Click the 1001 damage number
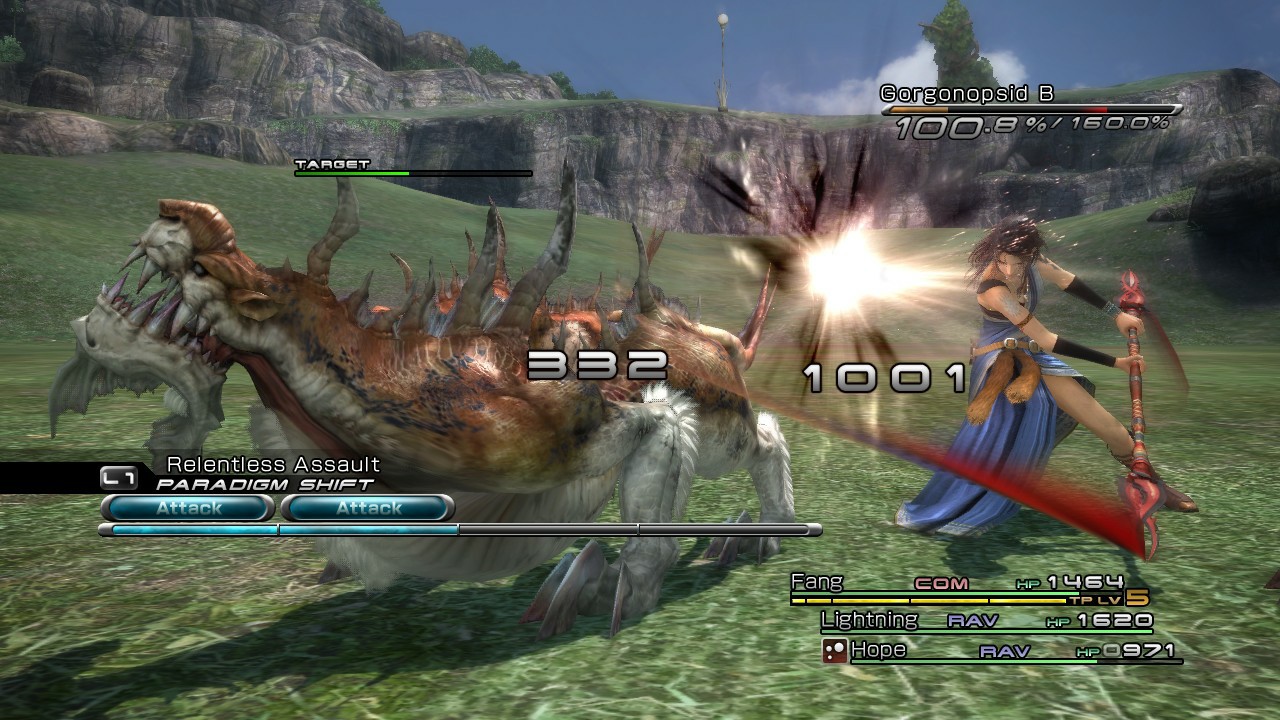This screenshot has height=720, width=1280. click(x=882, y=377)
